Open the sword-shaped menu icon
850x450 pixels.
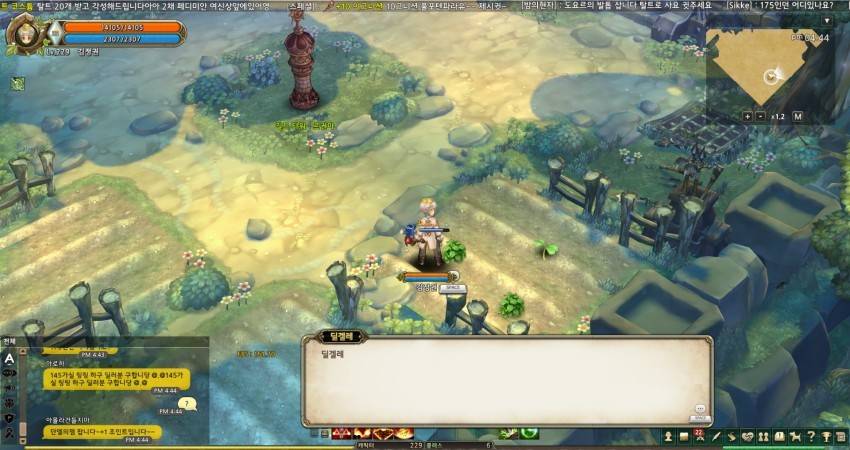pos(715,436)
